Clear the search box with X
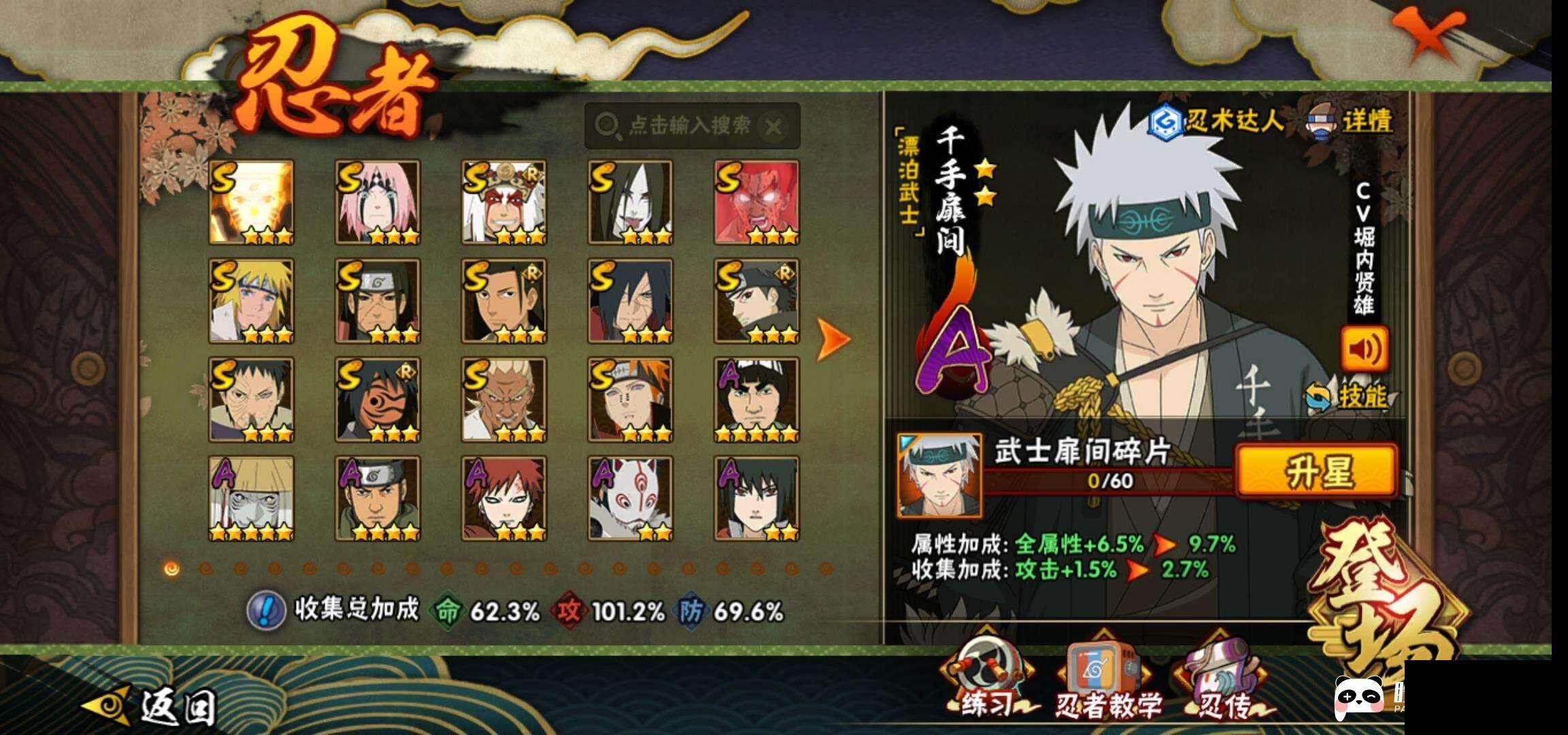Viewport: 1568px width, 735px height. tap(773, 127)
